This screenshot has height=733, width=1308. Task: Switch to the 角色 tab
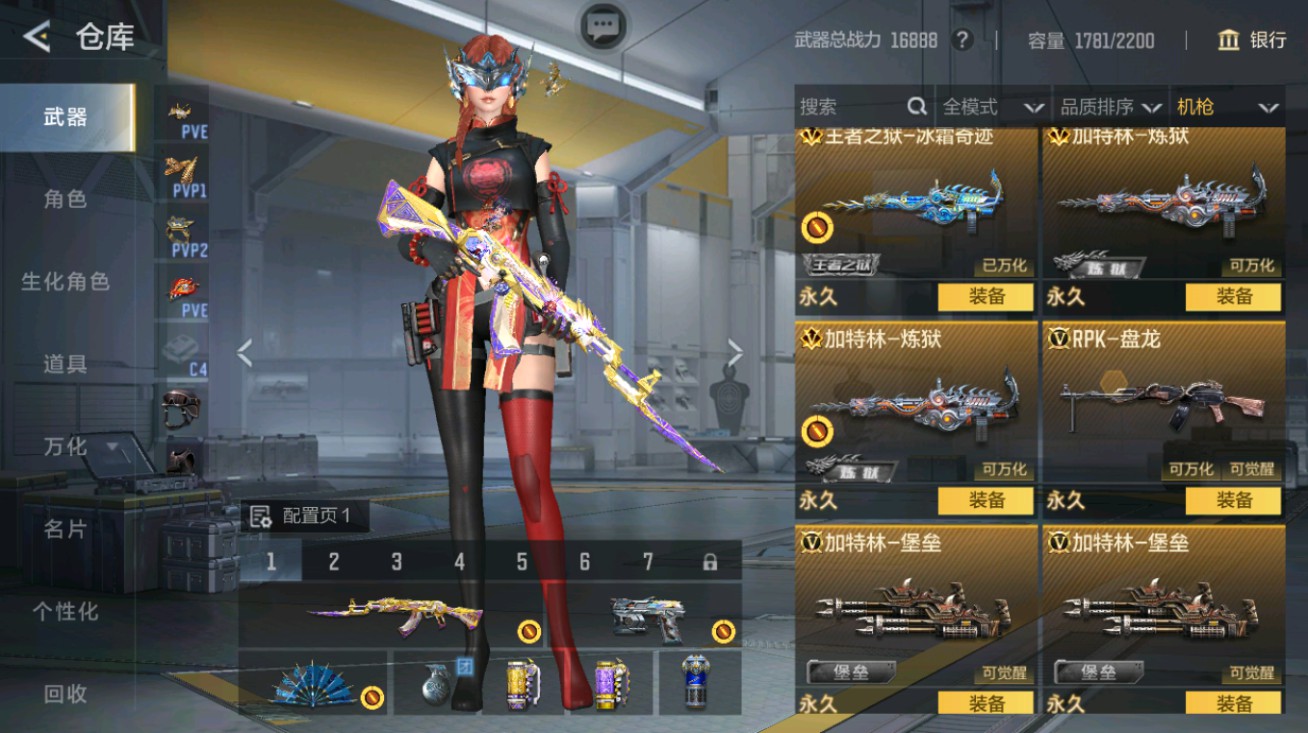[x=65, y=199]
